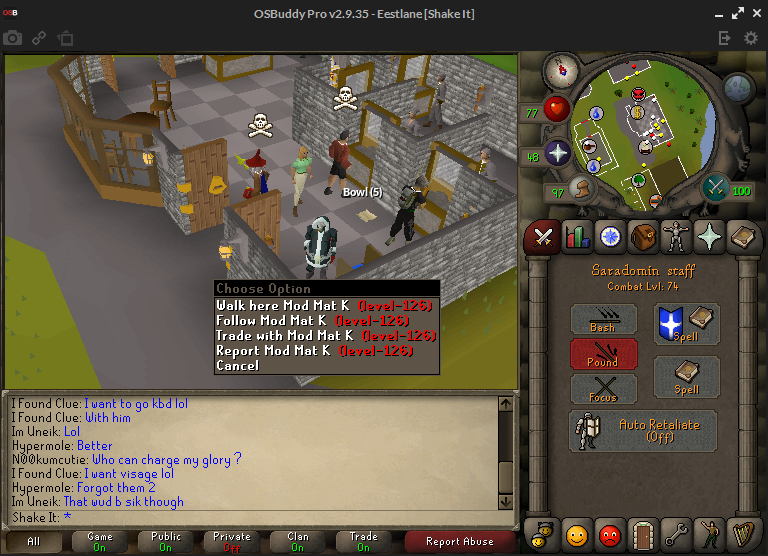
Task: Choose the Focus attack style
Action: pos(603,388)
